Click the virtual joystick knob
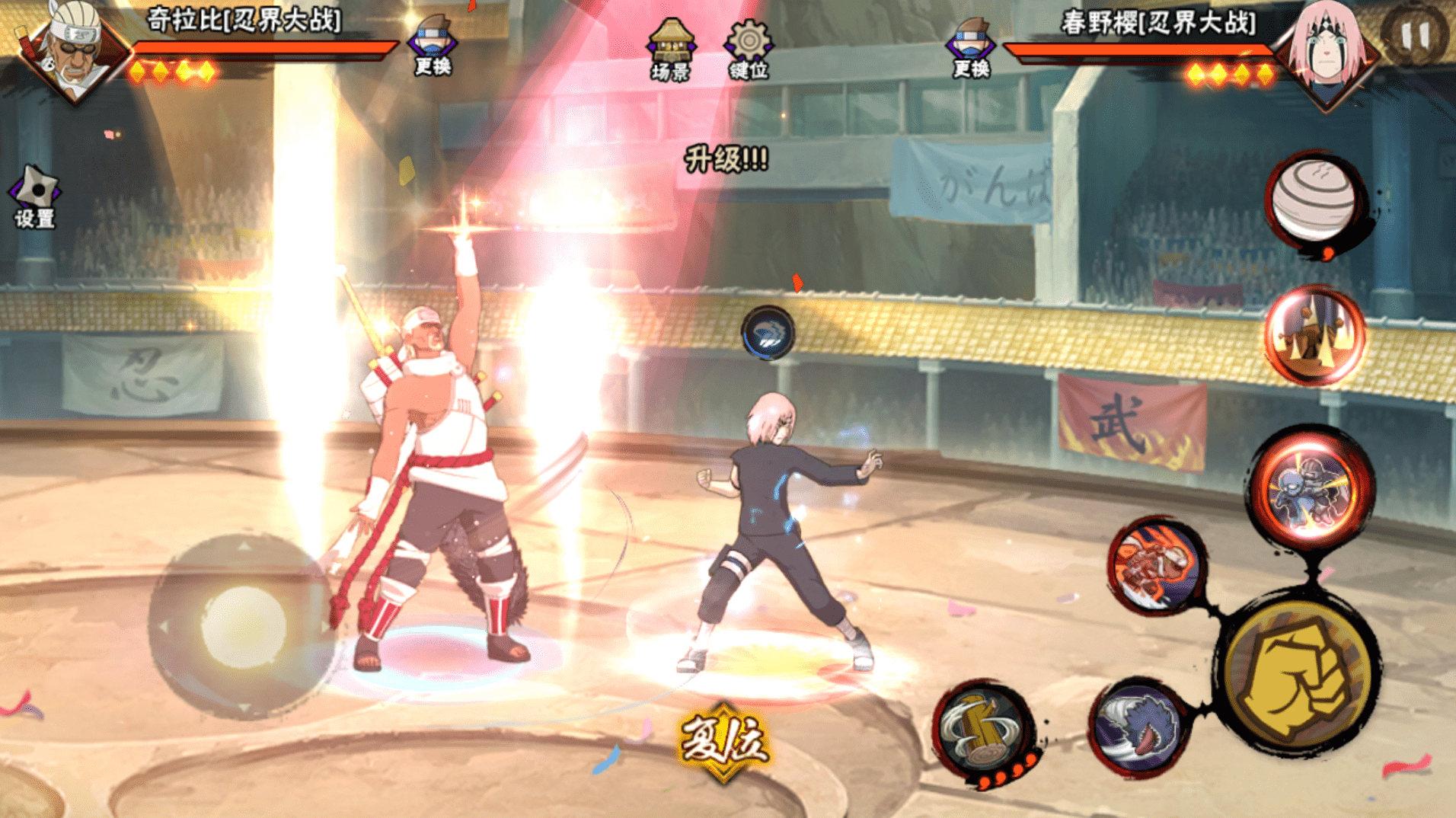Image resolution: width=1456 pixels, height=818 pixels. click(x=243, y=626)
